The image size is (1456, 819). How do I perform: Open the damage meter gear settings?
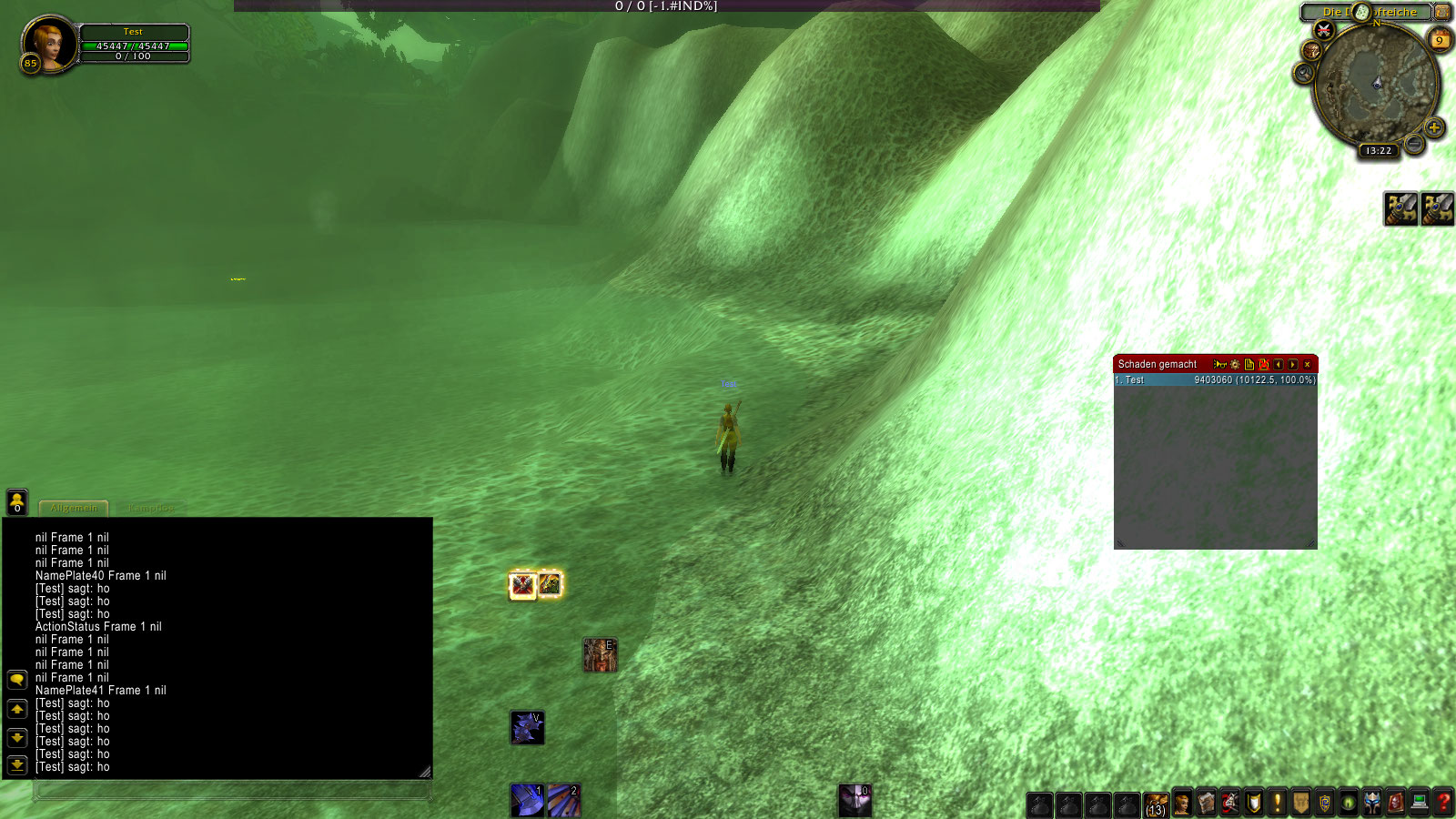pyautogui.click(x=1235, y=364)
